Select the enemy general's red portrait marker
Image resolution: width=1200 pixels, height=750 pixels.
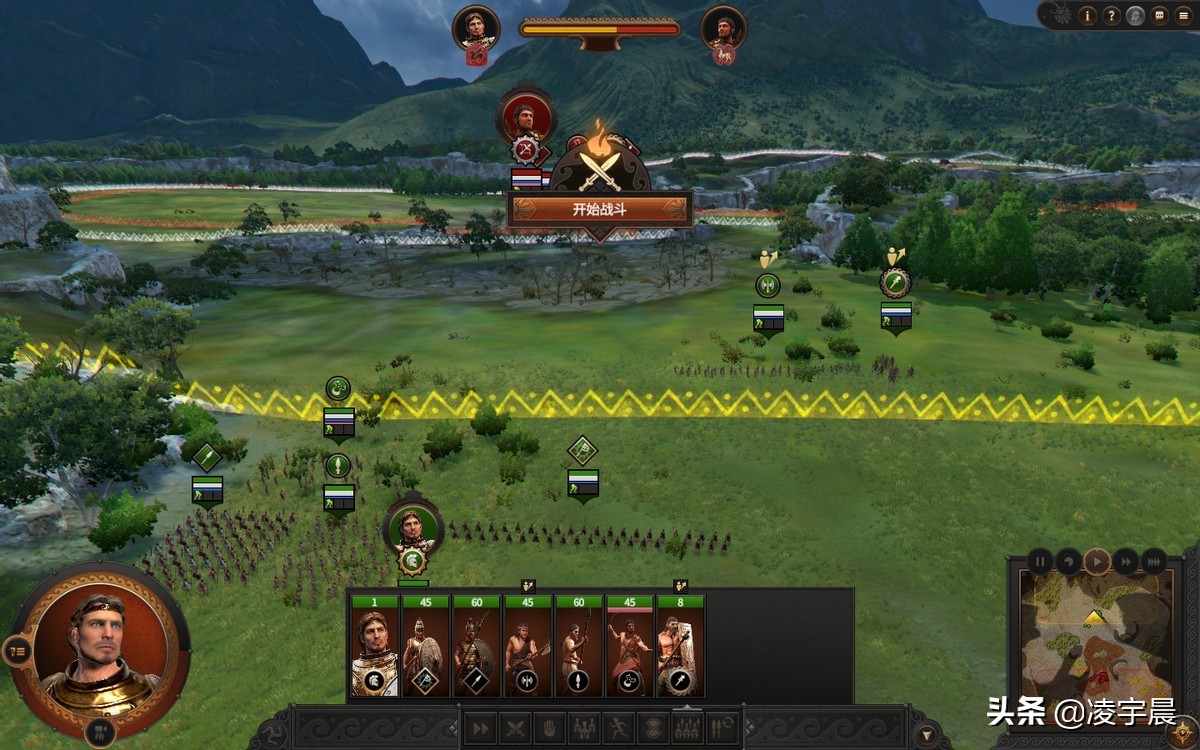(525, 116)
